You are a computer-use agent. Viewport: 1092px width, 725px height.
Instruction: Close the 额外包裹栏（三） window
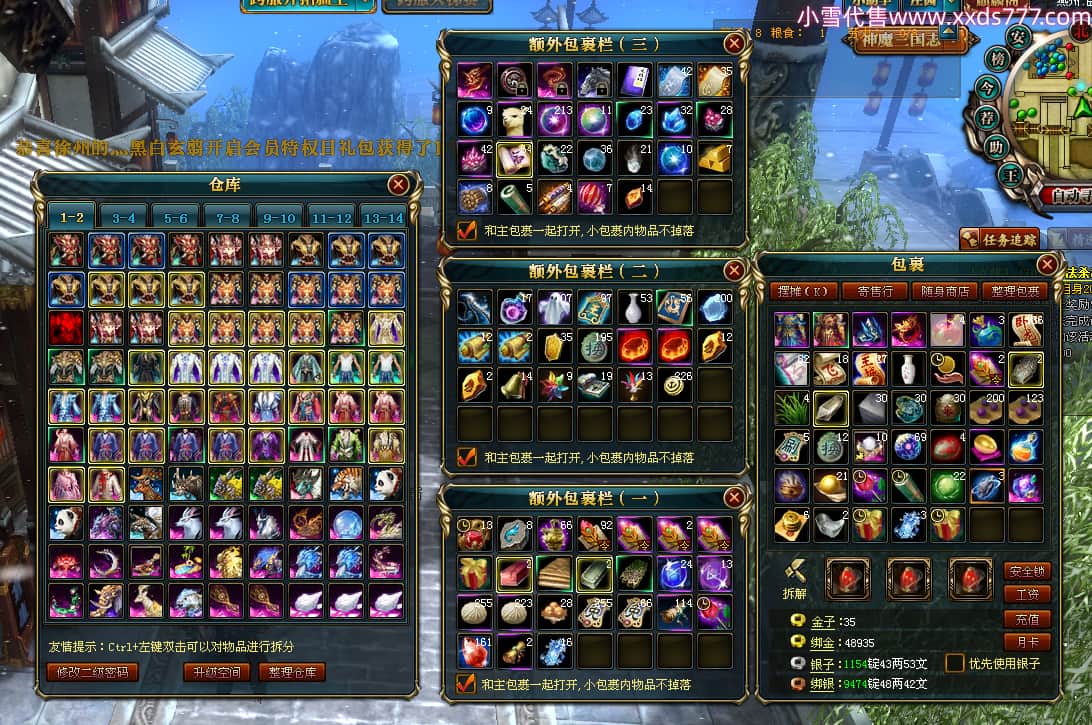(x=735, y=43)
